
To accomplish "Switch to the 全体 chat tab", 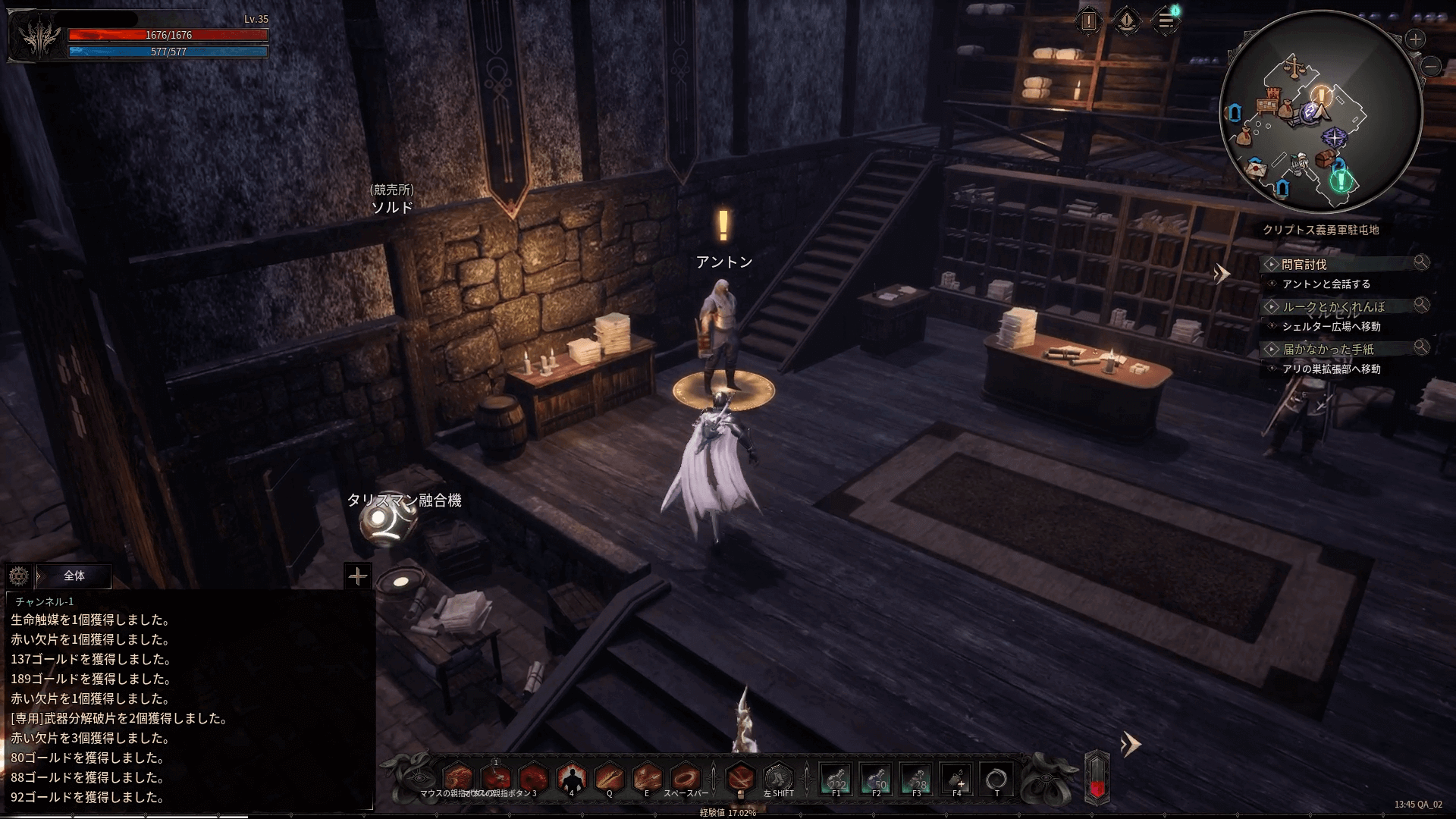I will [x=74, y=576].
